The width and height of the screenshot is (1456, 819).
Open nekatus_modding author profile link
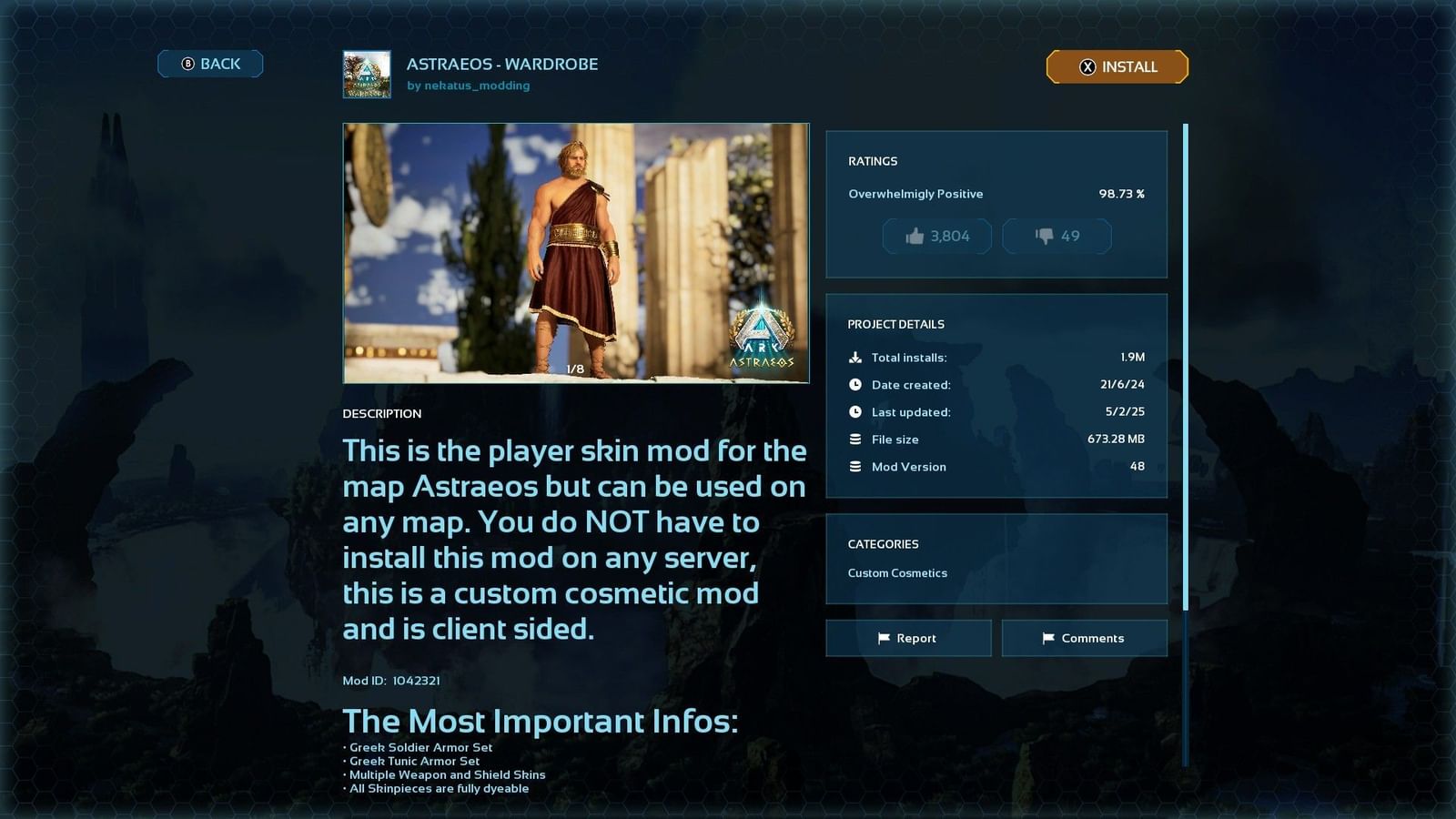click(x=479, y=85)
